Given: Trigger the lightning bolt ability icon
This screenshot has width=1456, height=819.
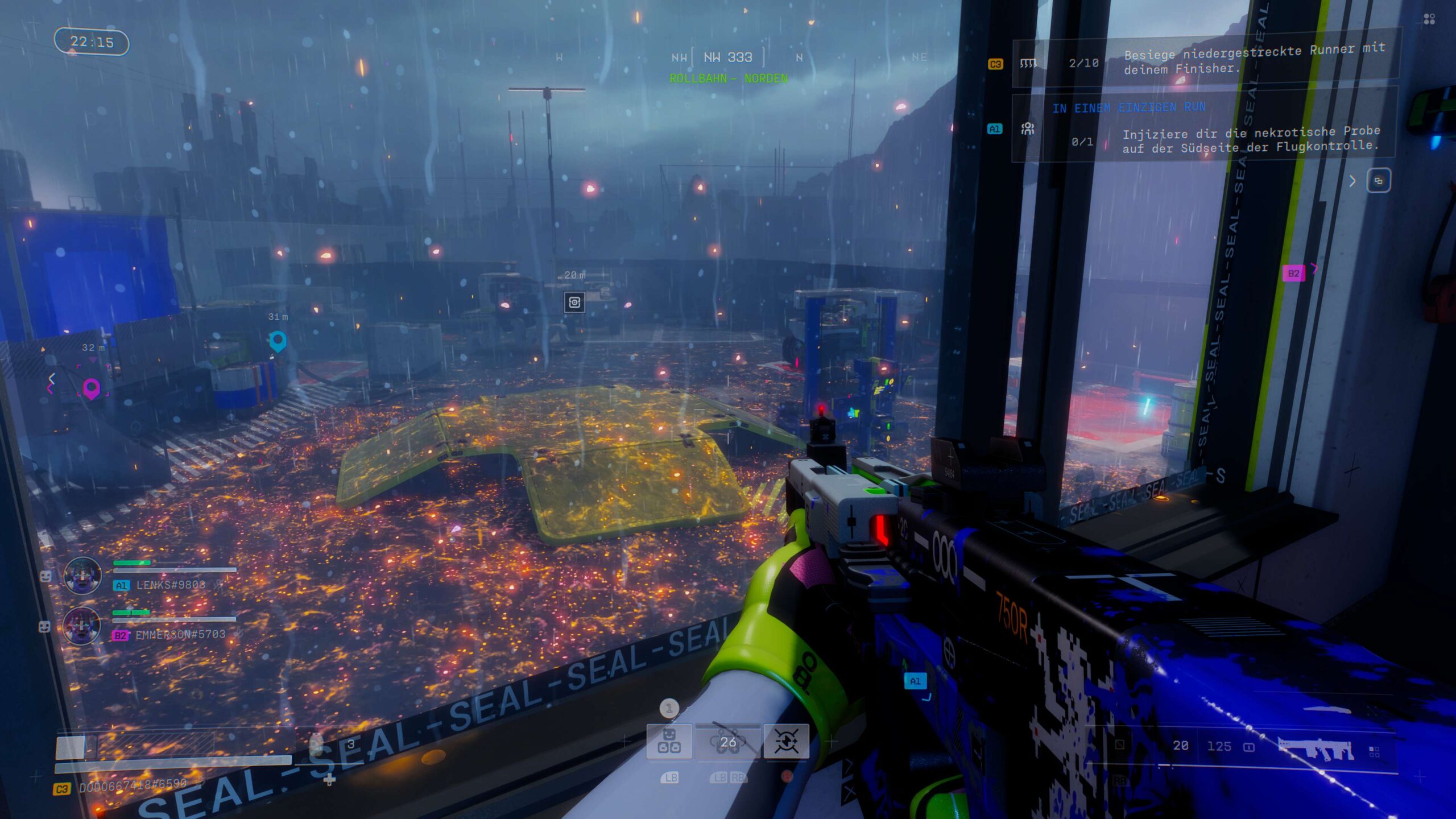Looking at the screenshot, I should pos(786,741).
